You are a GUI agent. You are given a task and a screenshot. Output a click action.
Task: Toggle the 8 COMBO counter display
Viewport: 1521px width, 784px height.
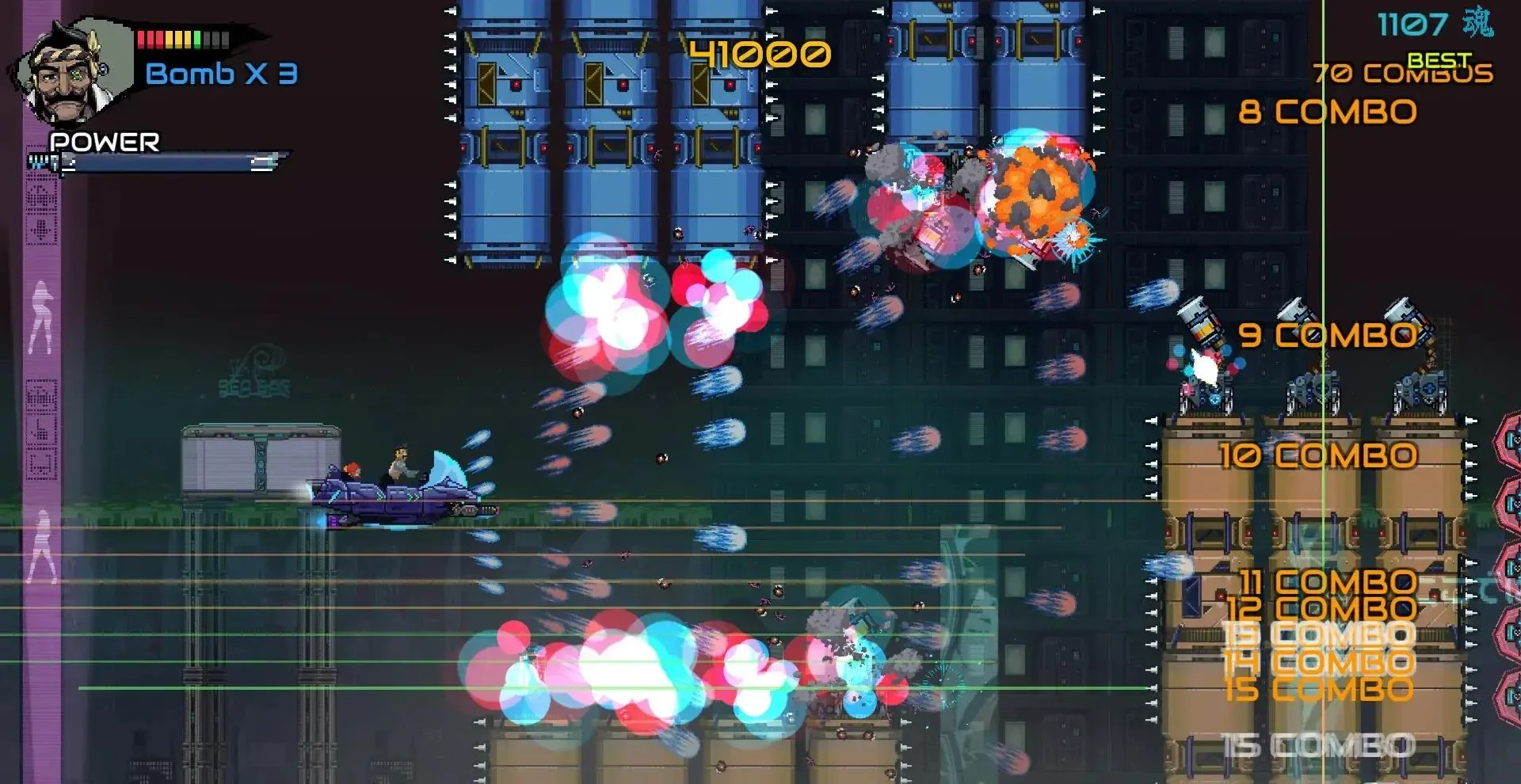(x=1328, y=111)
